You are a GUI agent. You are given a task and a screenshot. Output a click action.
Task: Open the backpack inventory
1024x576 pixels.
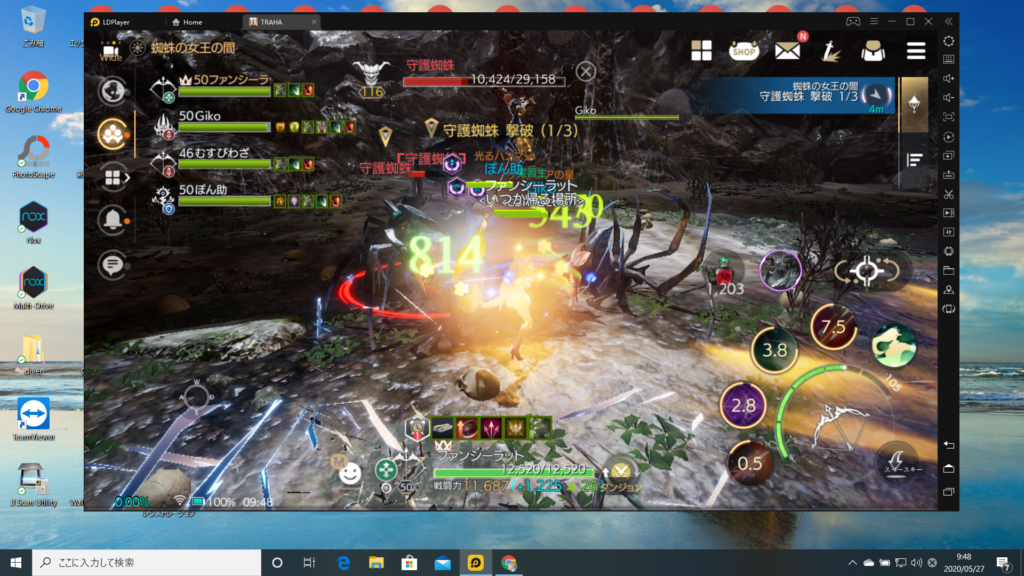[x=871, y=51]
